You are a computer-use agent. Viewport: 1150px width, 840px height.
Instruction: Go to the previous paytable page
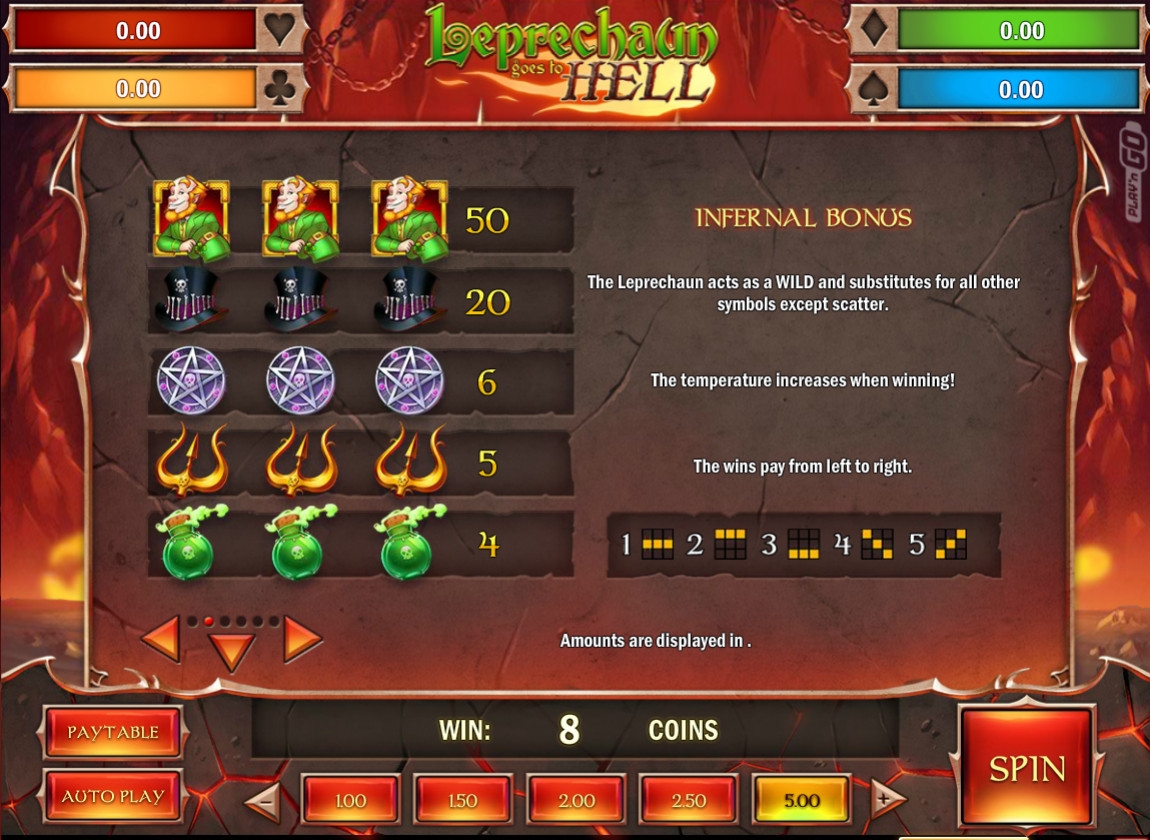coord(161,639)
